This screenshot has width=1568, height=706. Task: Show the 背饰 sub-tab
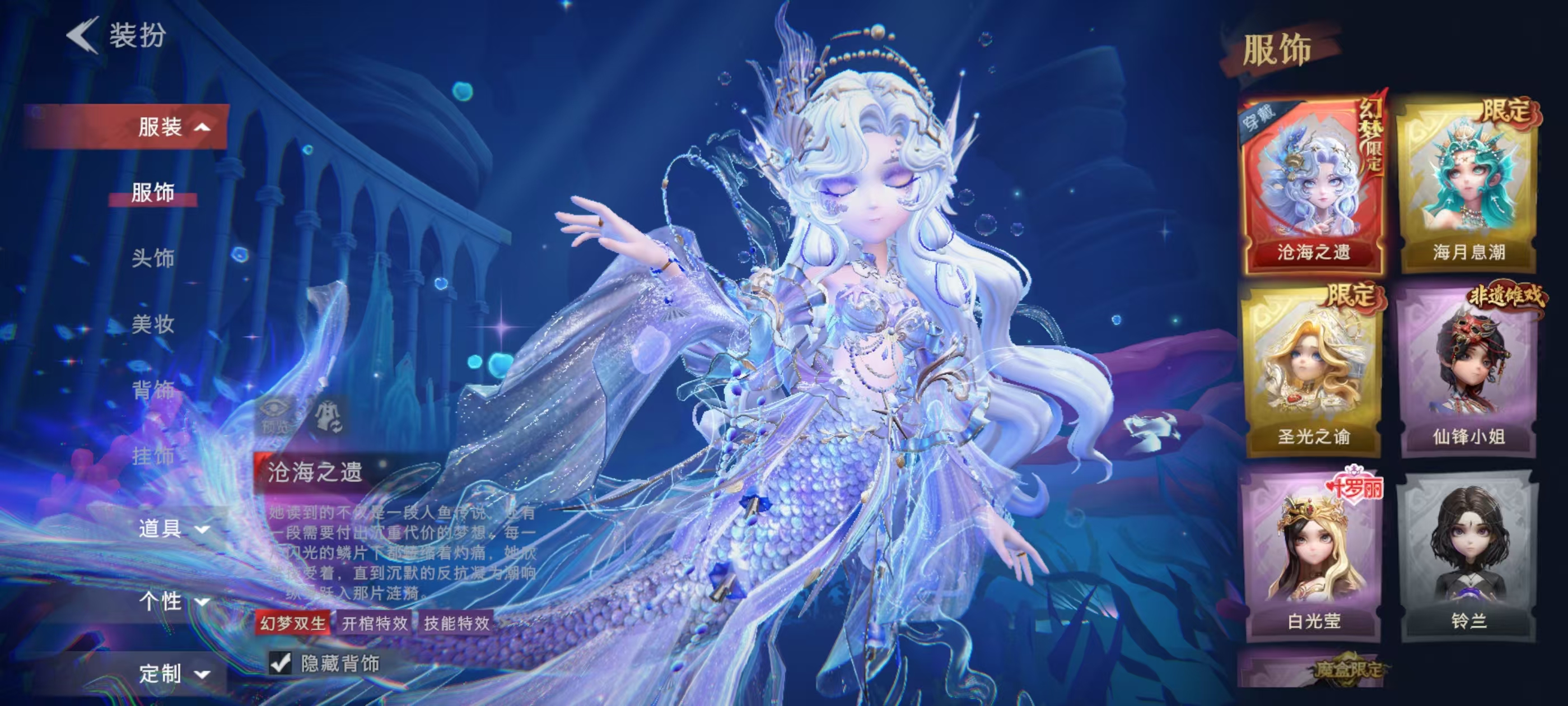click(153, 390)
